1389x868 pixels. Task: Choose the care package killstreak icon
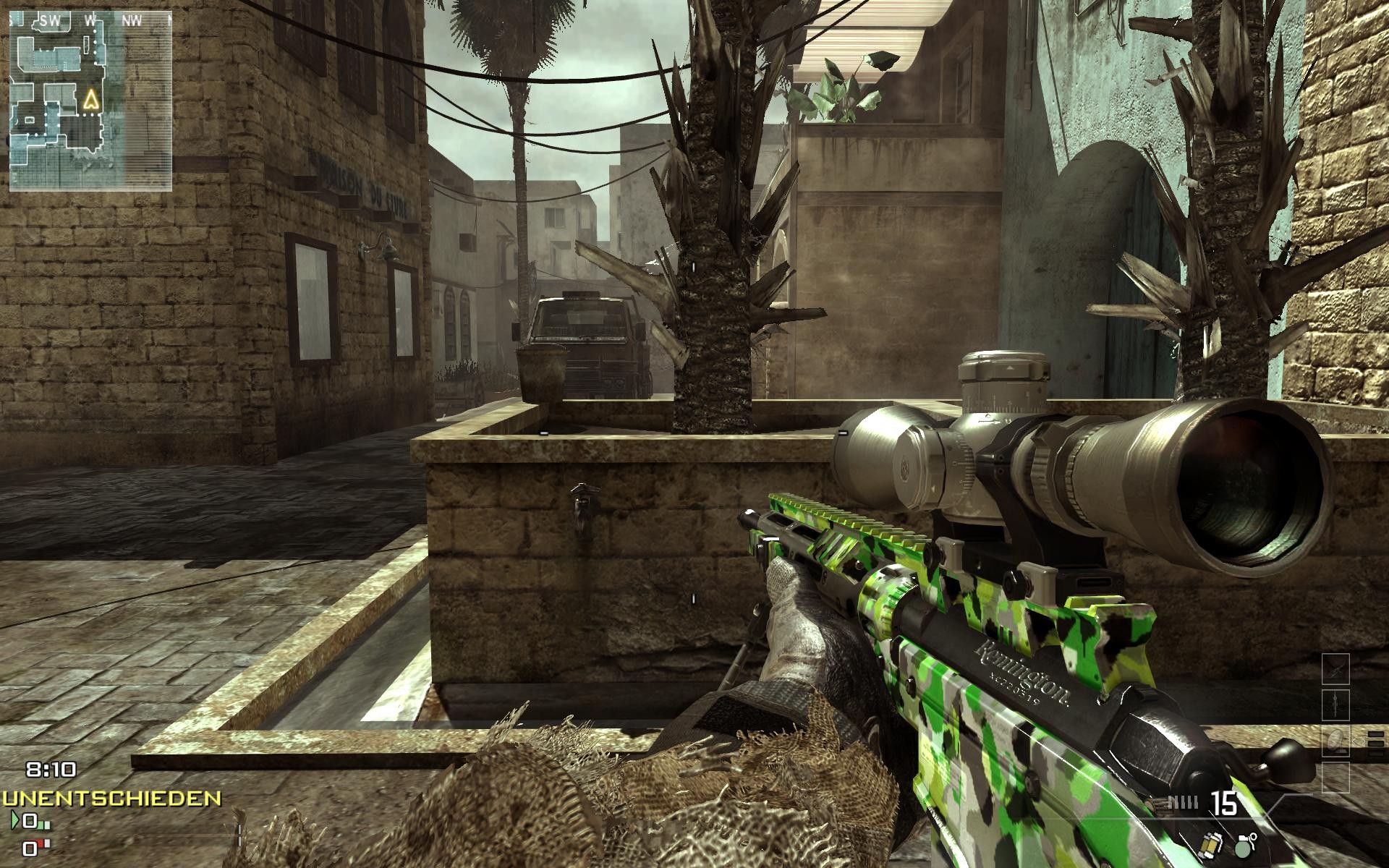click(1336, 741)
